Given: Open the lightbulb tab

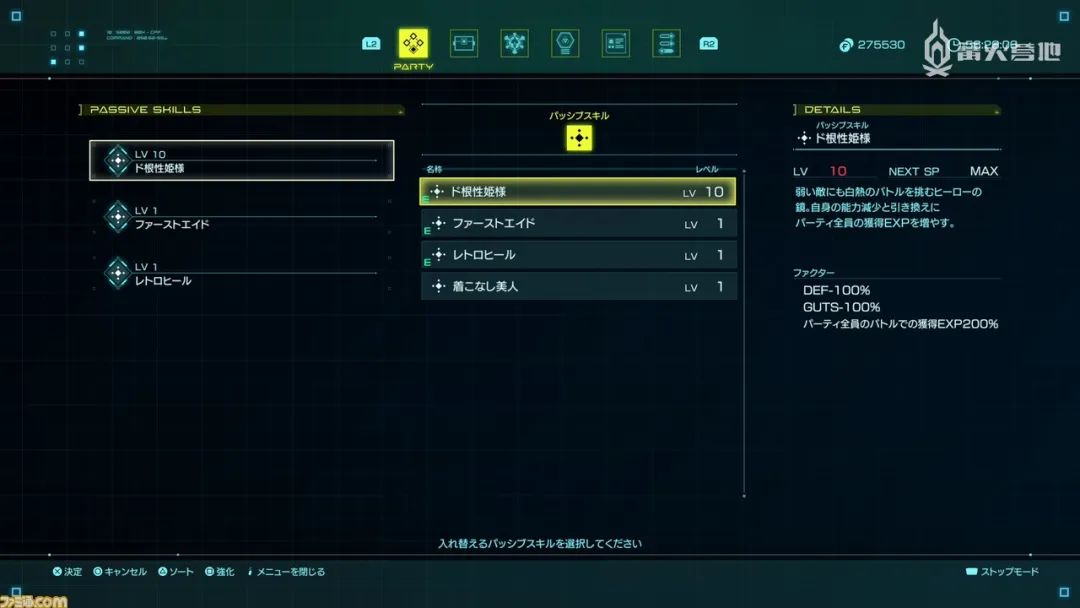Looking at the screenshot, I should tap(565, 44).
